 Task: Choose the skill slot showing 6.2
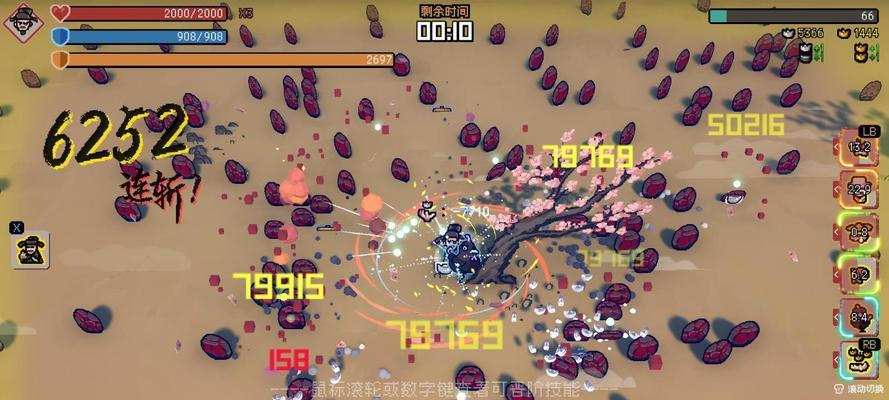tap(859, 274)
